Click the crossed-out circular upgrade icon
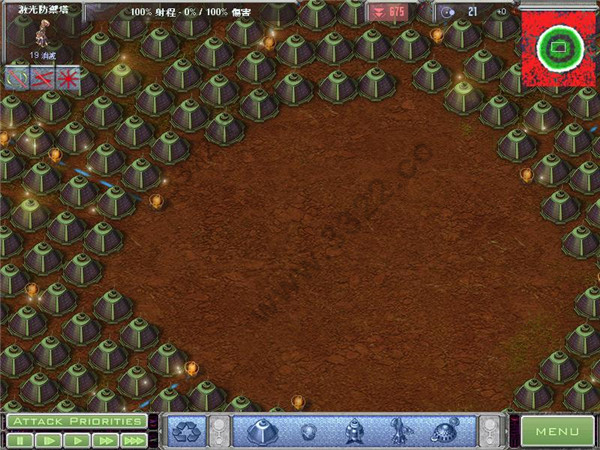Viewport: 600px width, 450px height. pyautogui.click(x=18, y=77)
